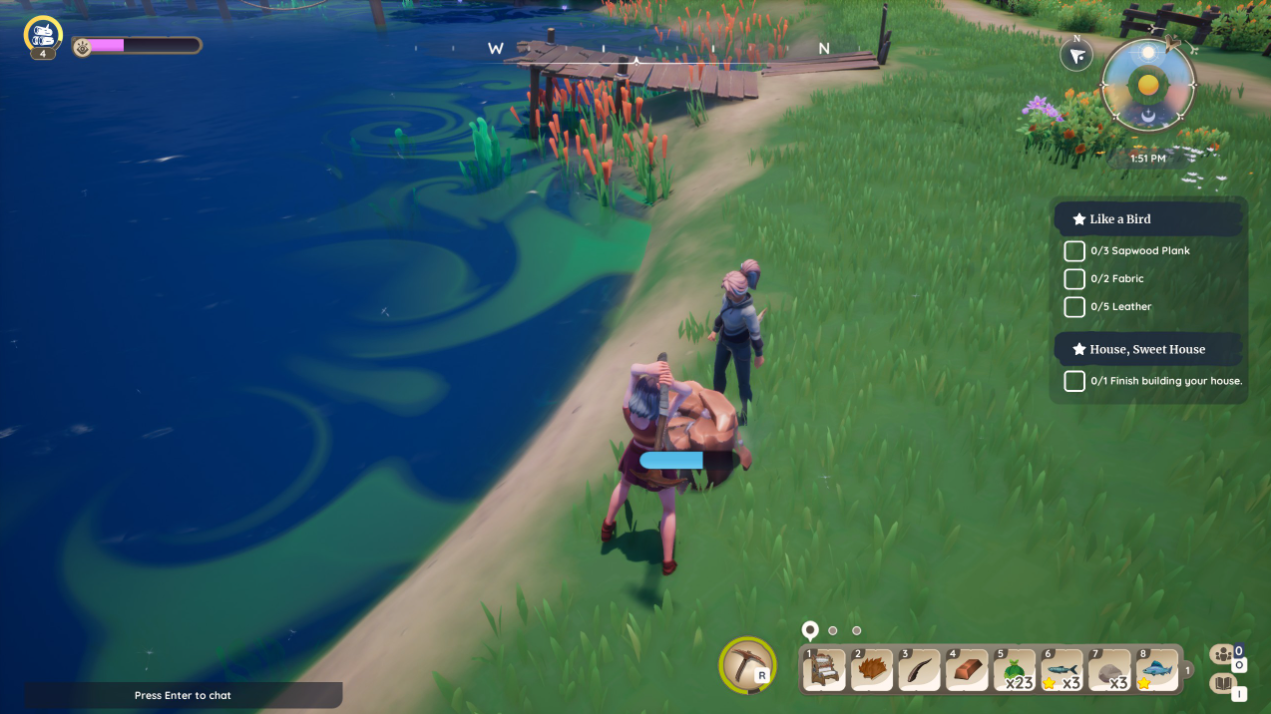Viewport: 1271px width, 714px height.
Task: Select the starred fish stack in slot 6
Action: coord(1061,669)
